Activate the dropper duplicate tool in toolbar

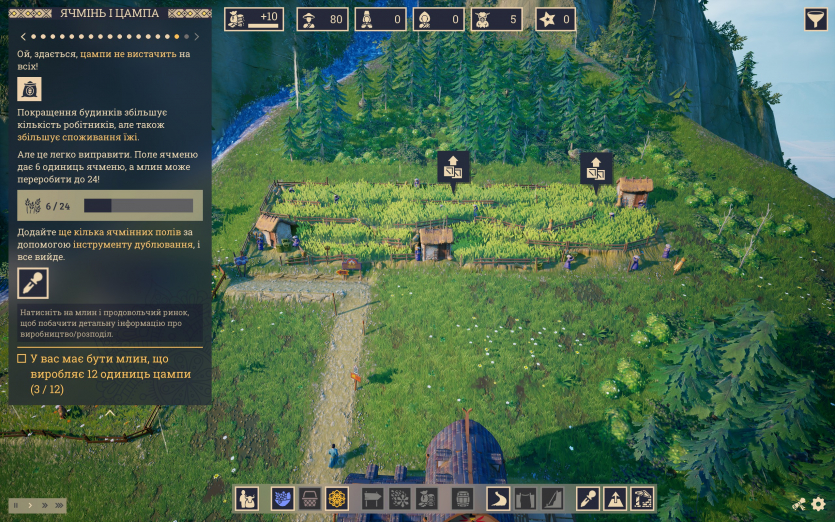[x=587, y=498]
